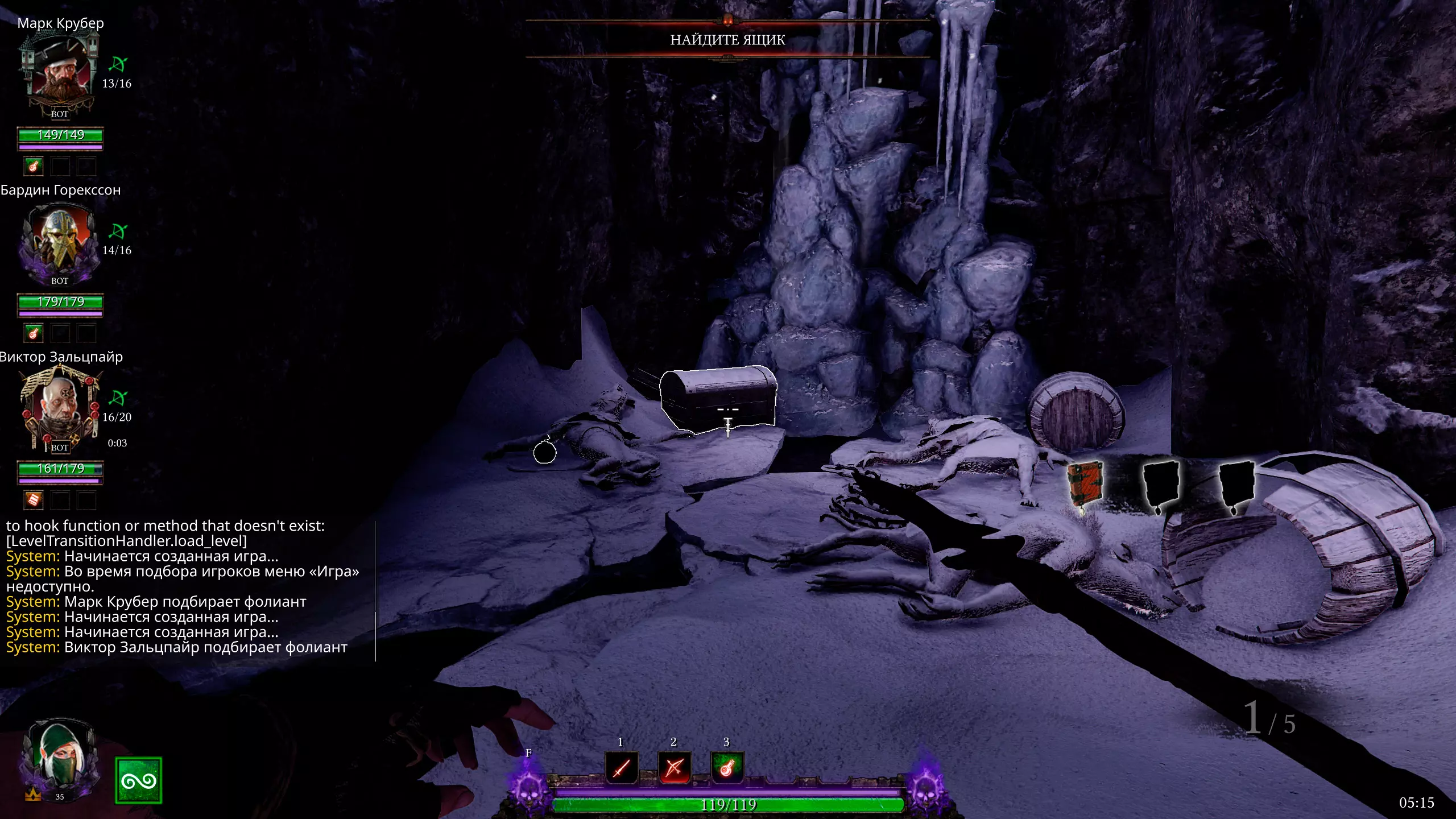Click the green infinity buff icon
The image size is (1456, 819).
138,780
